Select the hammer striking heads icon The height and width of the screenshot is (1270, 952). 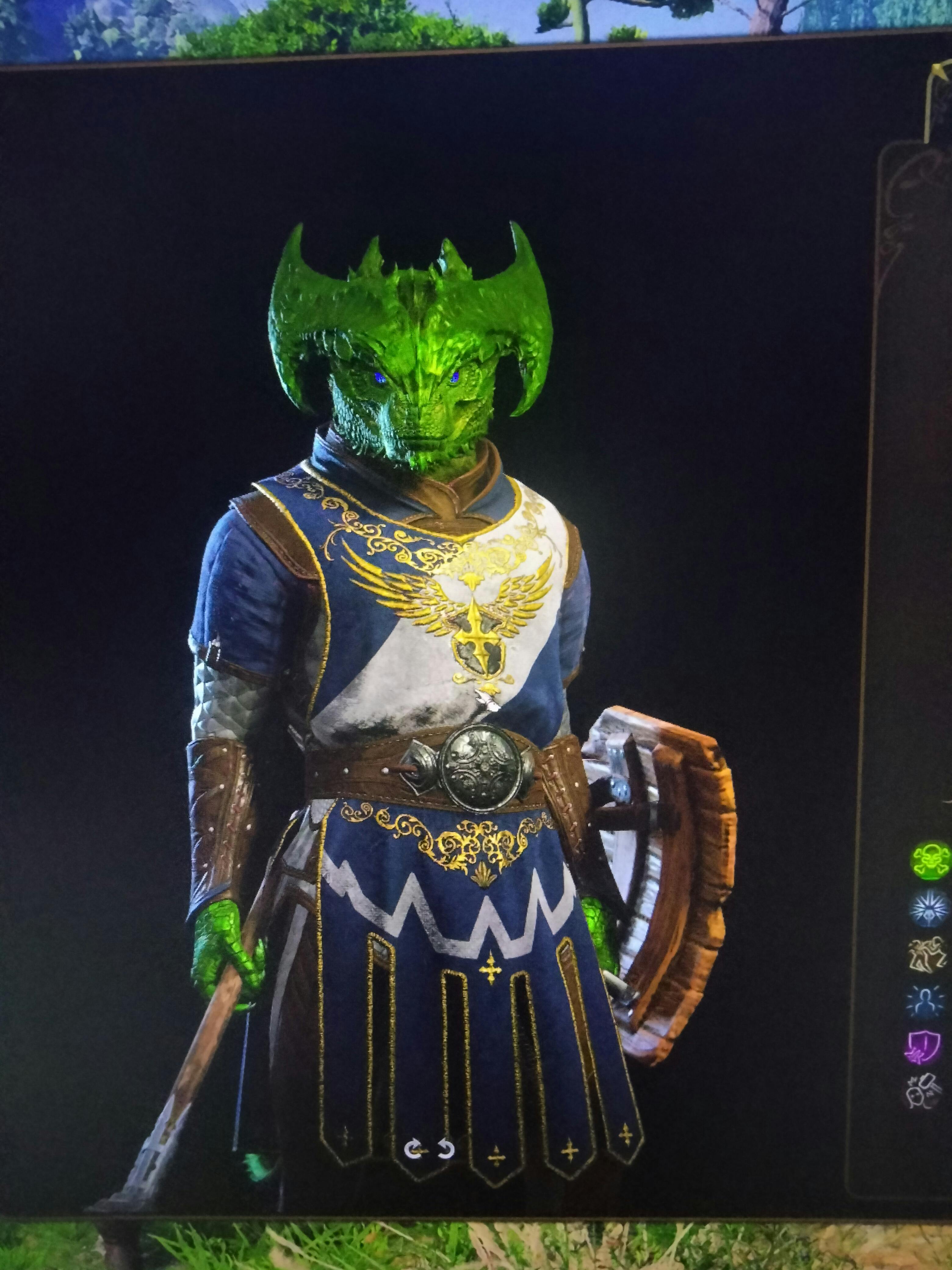click(923, 1091)
